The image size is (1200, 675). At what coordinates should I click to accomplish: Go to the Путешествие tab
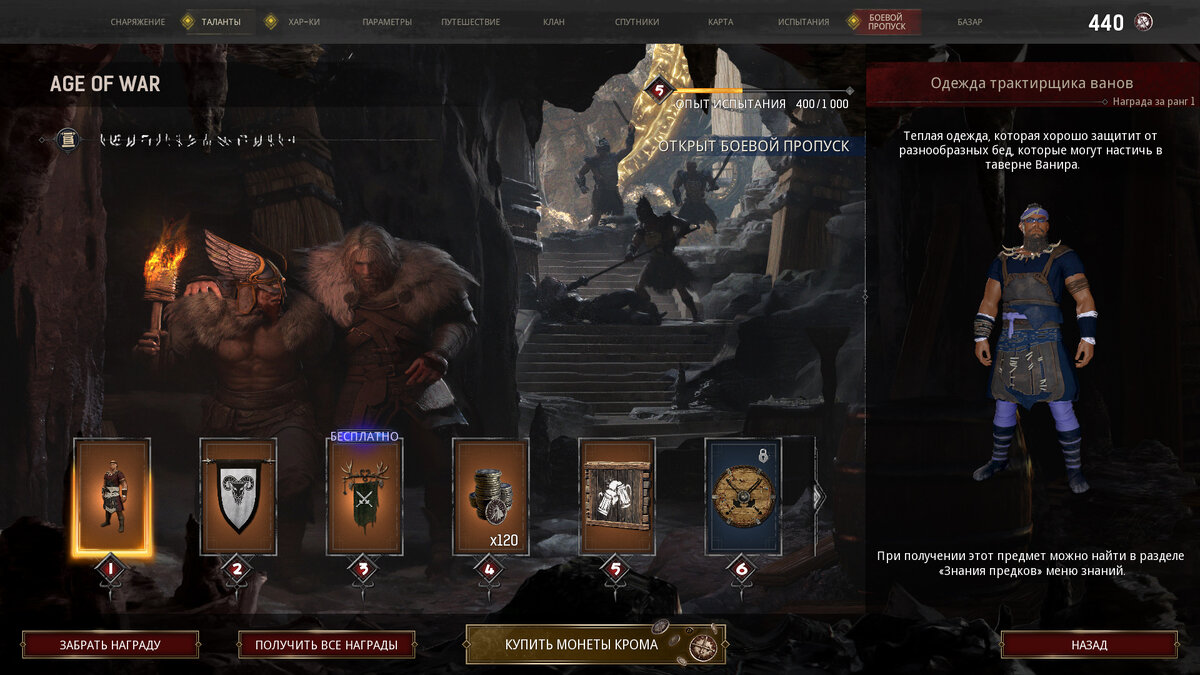(x=471, y=22)
